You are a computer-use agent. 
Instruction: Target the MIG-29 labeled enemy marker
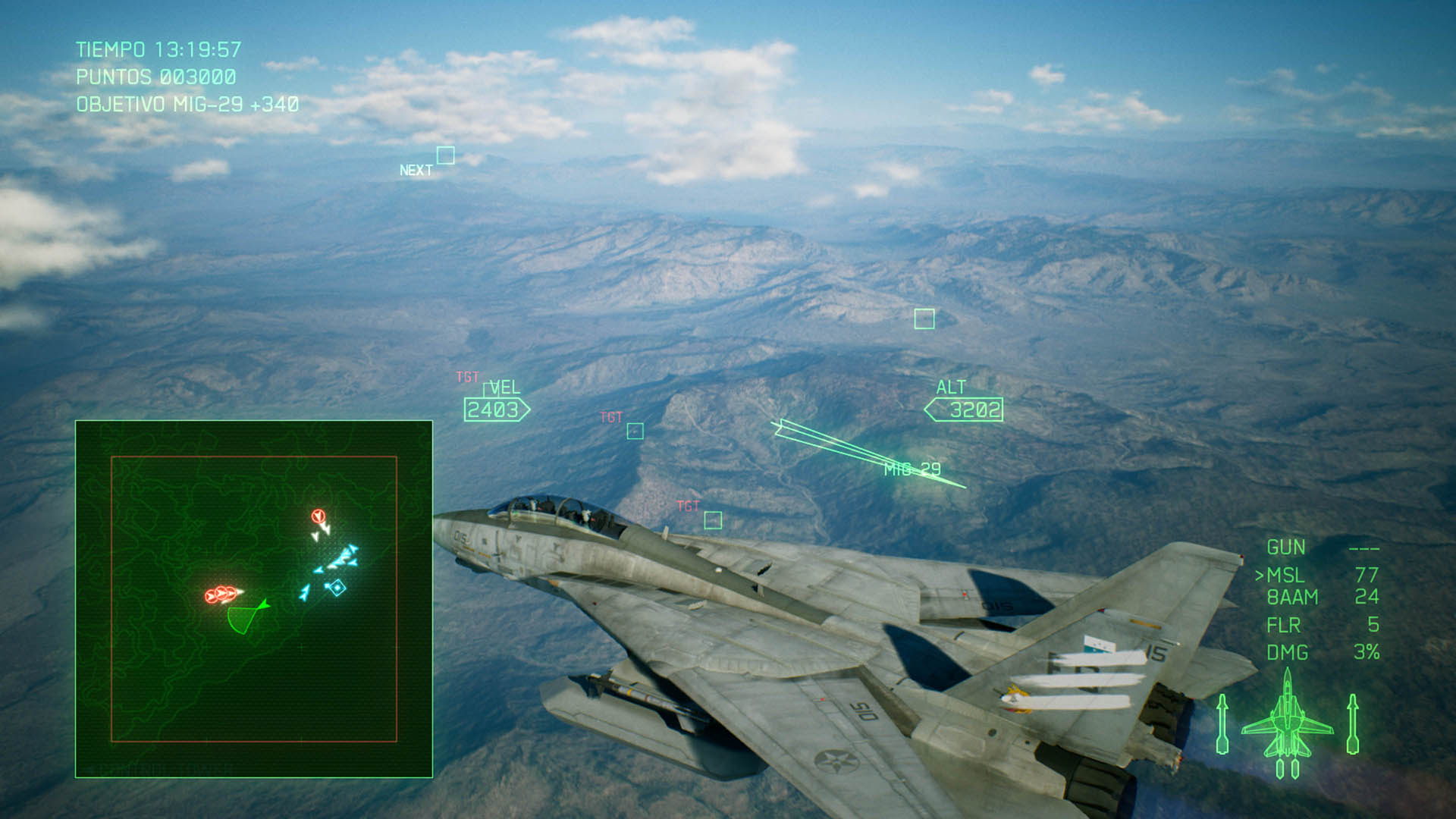(912, 469)
